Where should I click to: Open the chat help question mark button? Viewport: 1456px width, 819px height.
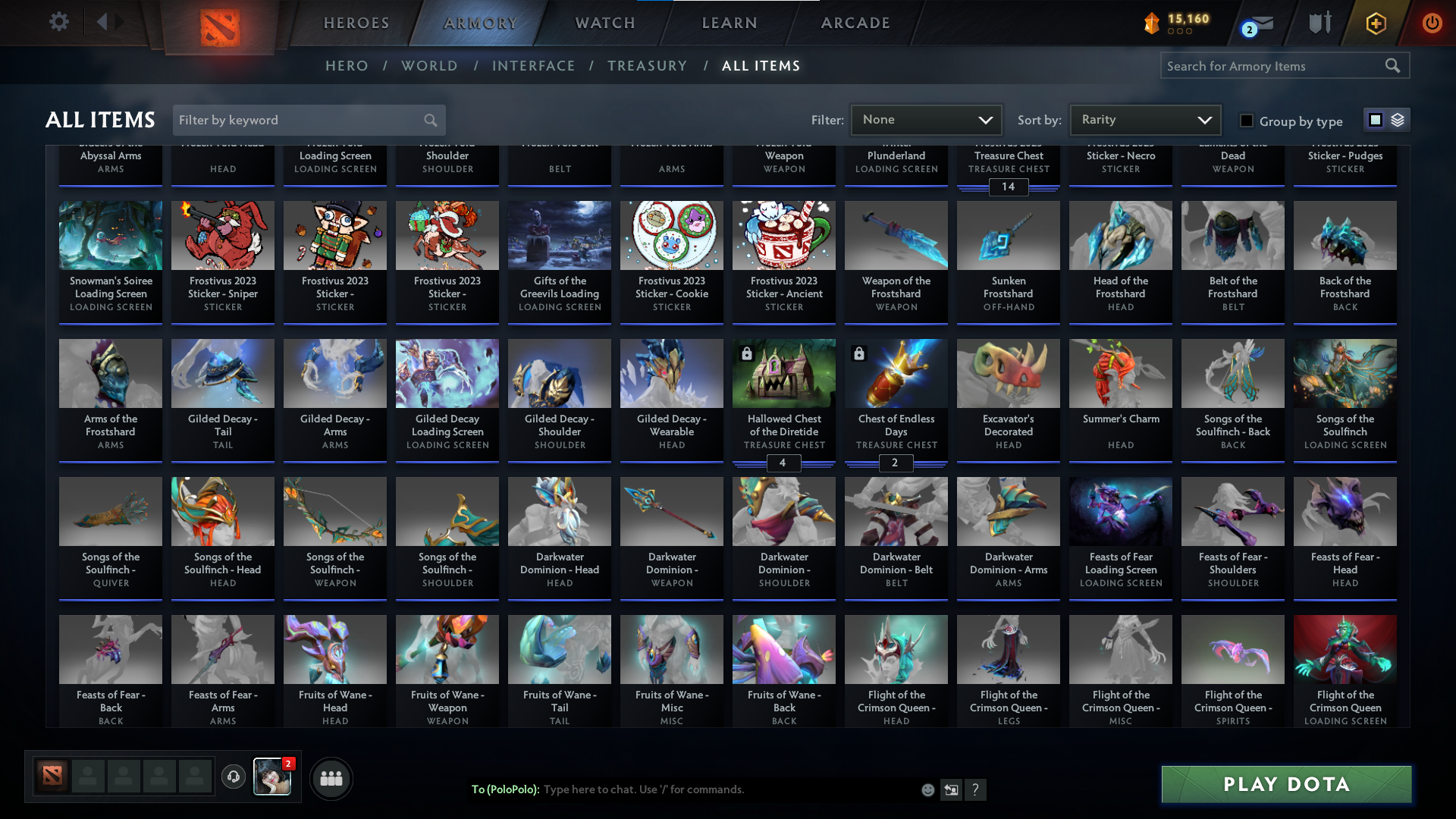point(977,790)
